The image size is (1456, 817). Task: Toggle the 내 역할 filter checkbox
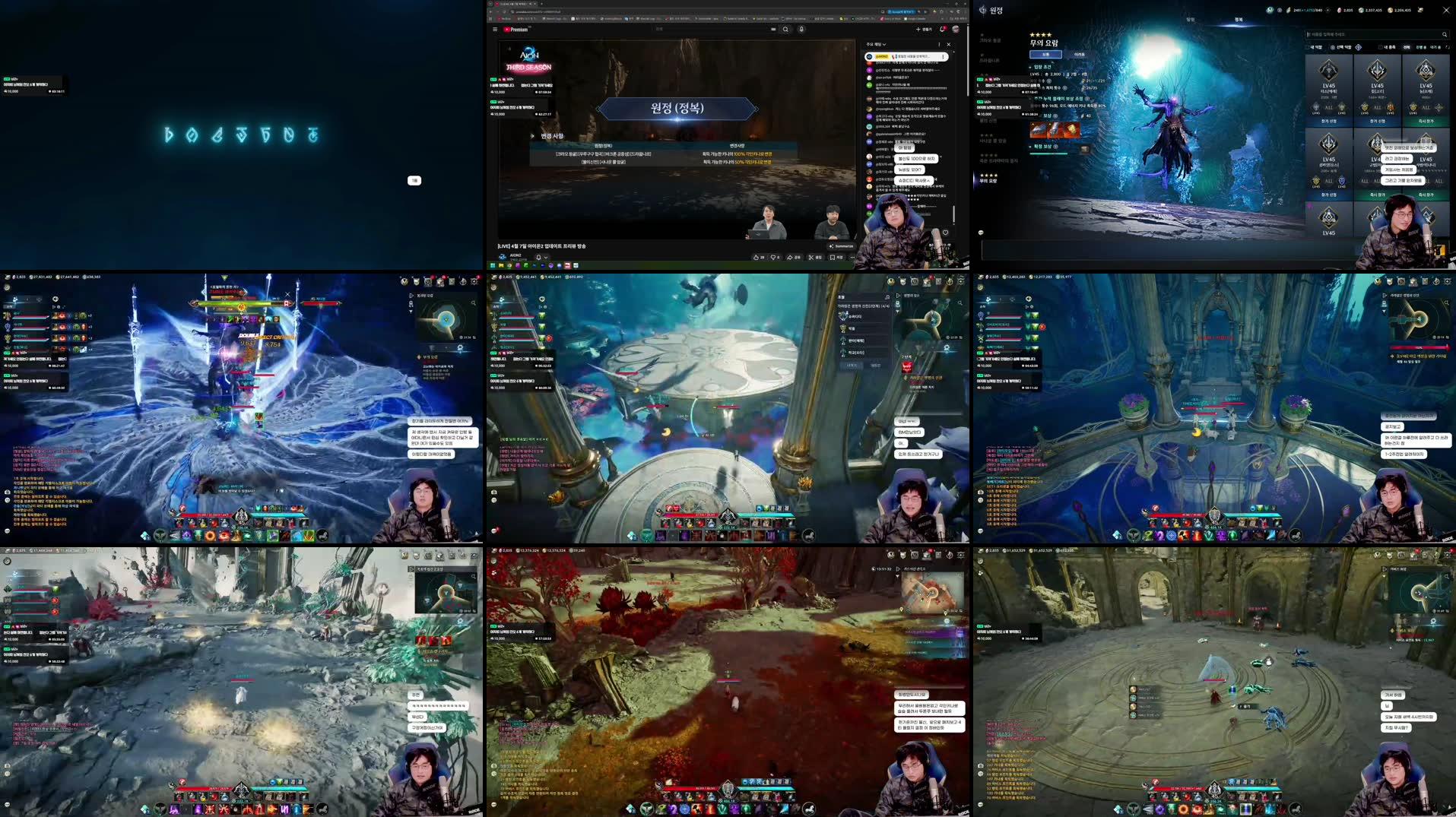click(x=1306, y=47)
